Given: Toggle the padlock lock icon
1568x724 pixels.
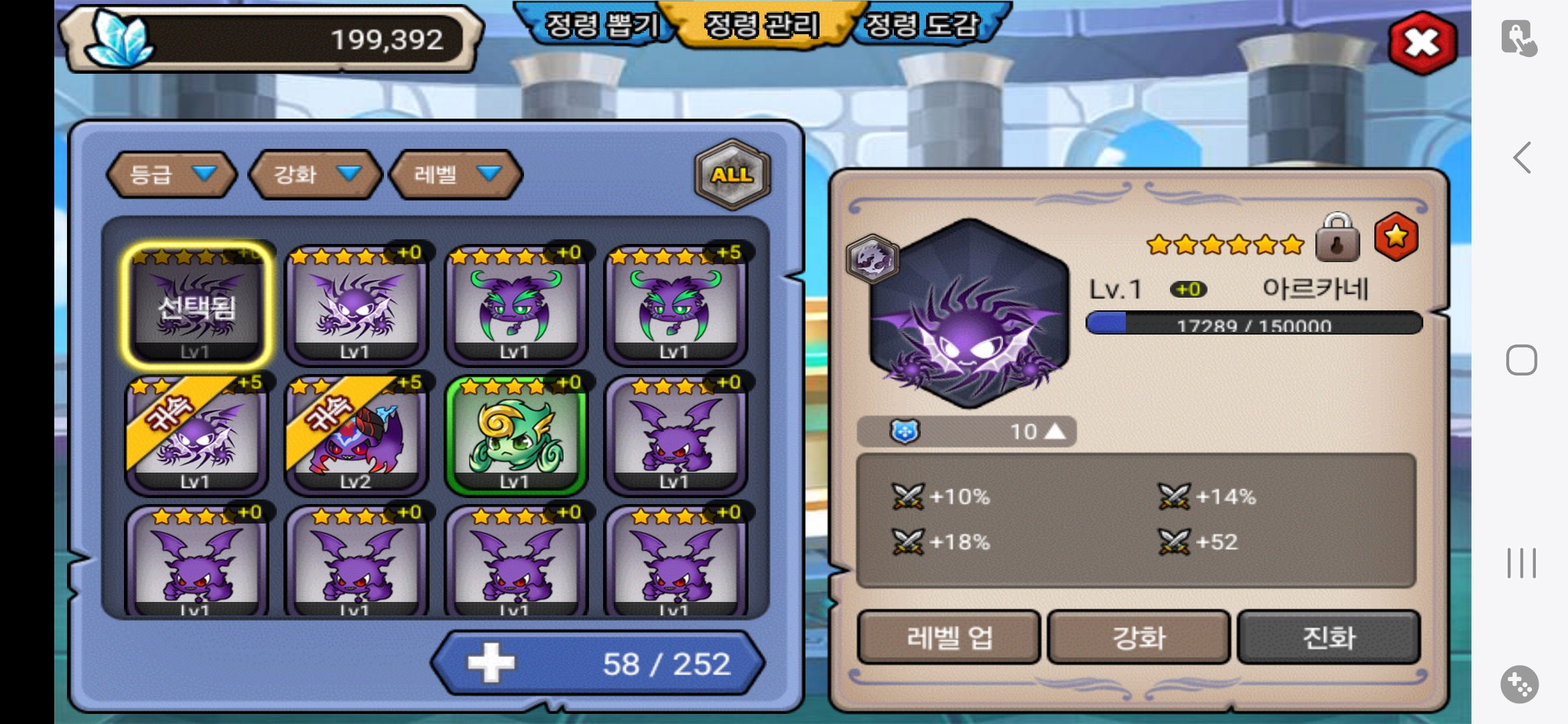Looking at the screenshot, I should tap(1337, 238).
